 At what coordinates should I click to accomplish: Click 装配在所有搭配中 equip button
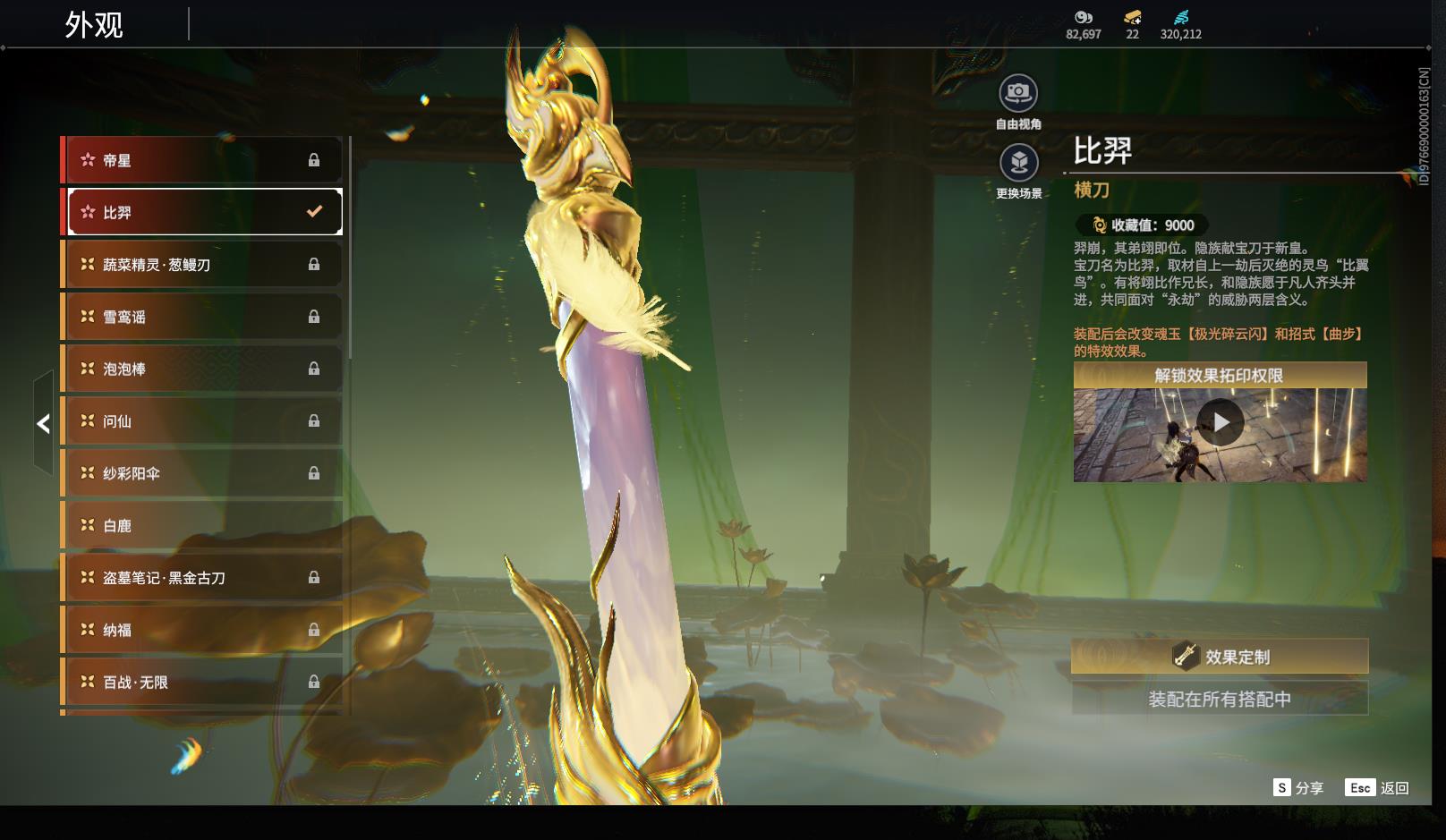pos(1220,699)
